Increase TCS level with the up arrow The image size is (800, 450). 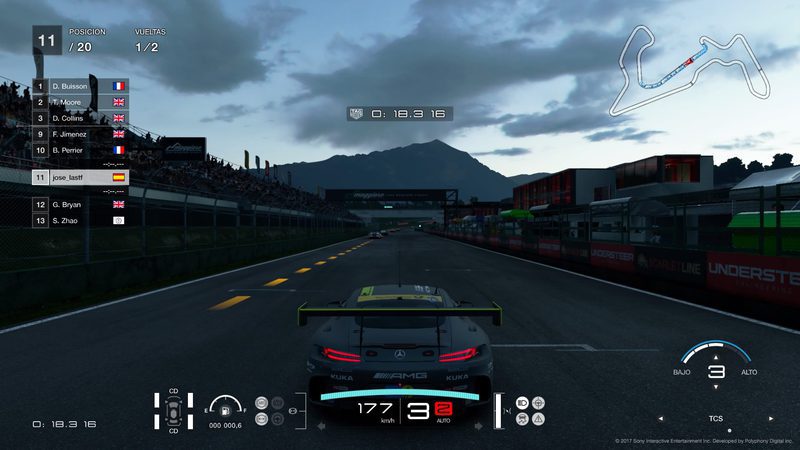[x=715, y=355]
